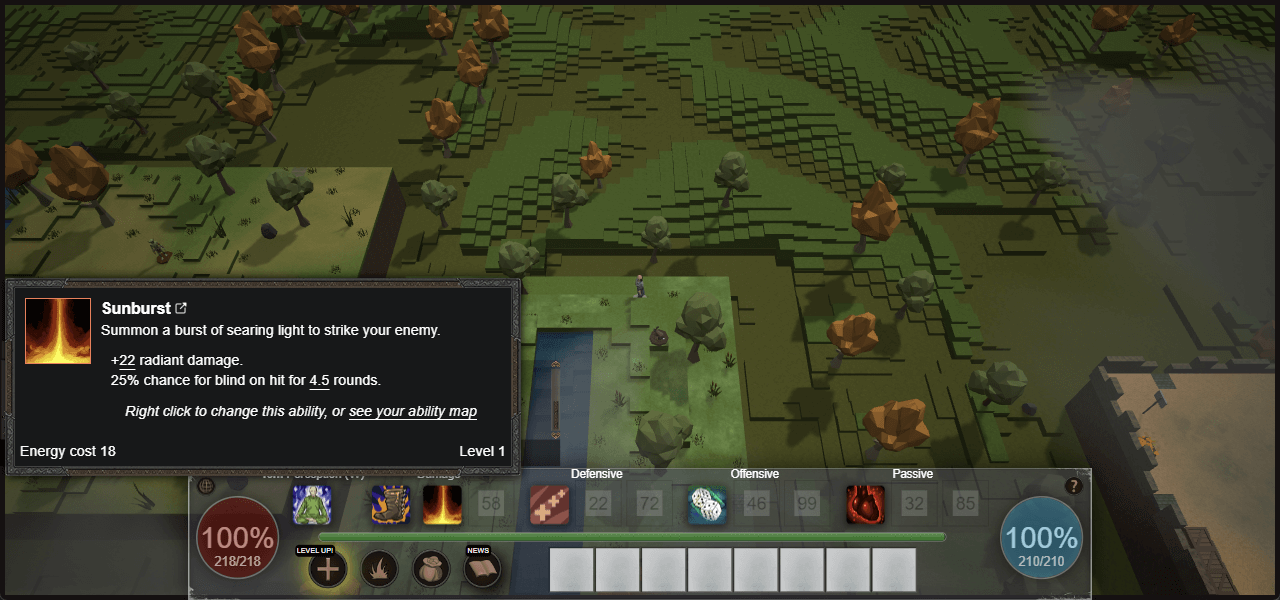Select the winged boot ability icon
1280x600 pixels.
(390, 505)
